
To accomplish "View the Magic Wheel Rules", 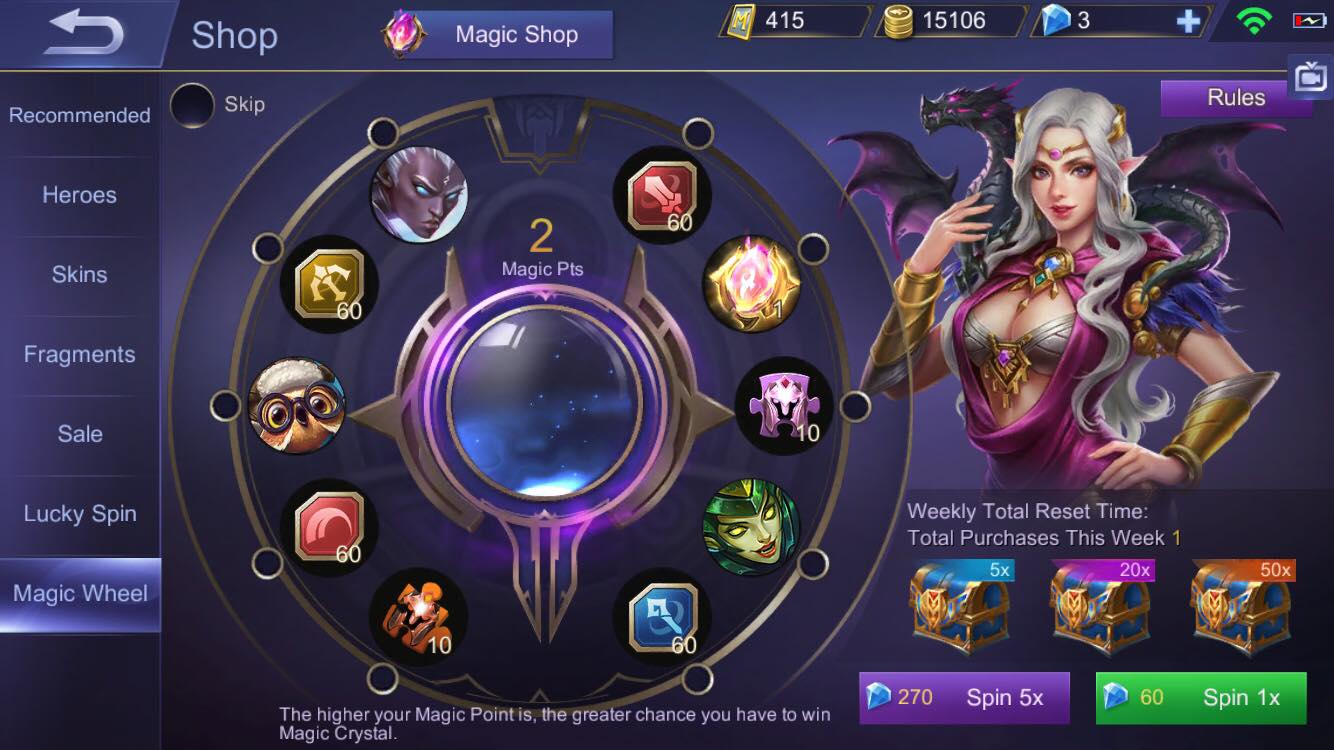I will click(1236, 97).
